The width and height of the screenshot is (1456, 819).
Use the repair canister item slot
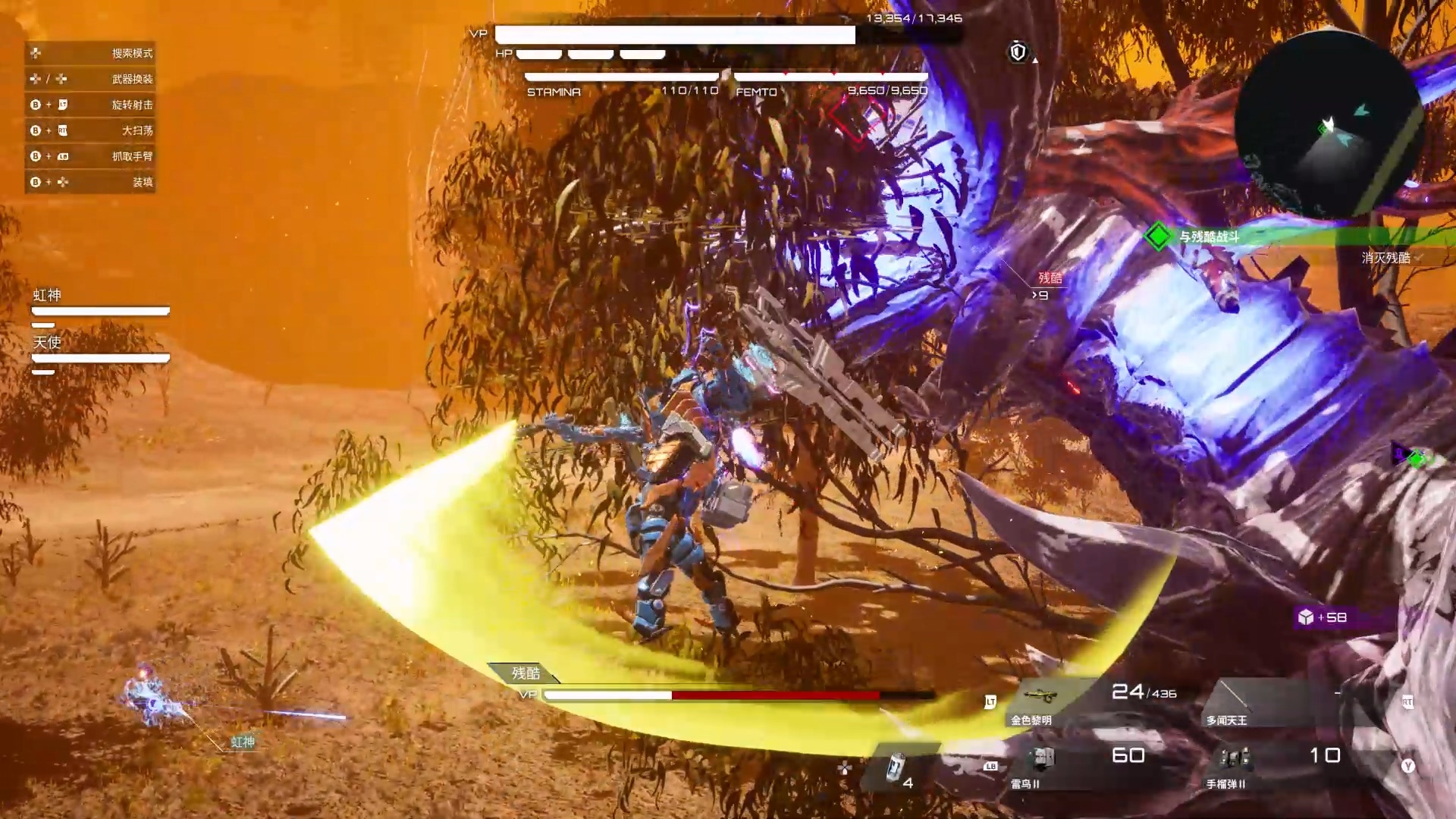click(897, 768)
